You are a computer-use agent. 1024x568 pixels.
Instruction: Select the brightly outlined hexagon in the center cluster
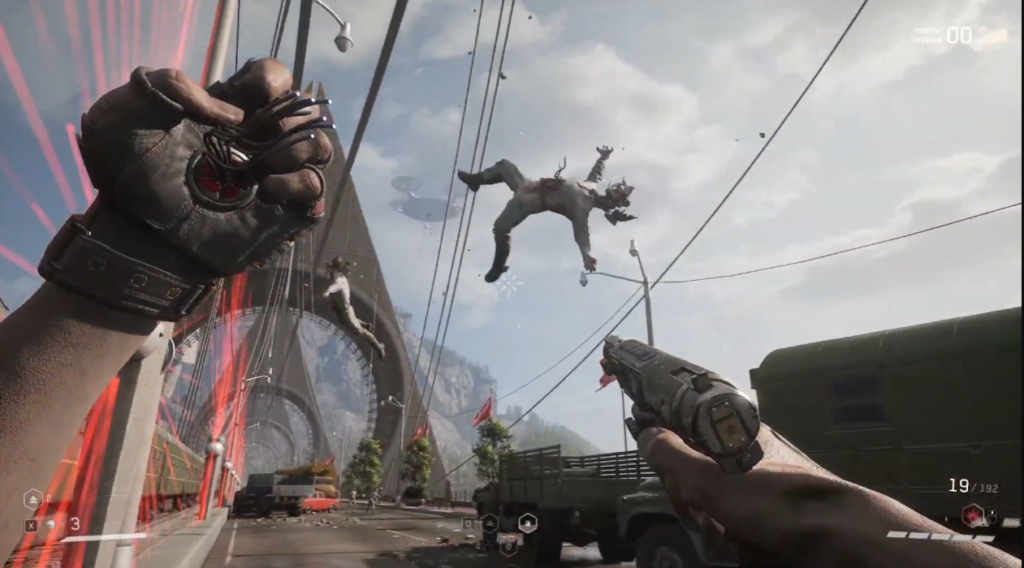point(527,522)
